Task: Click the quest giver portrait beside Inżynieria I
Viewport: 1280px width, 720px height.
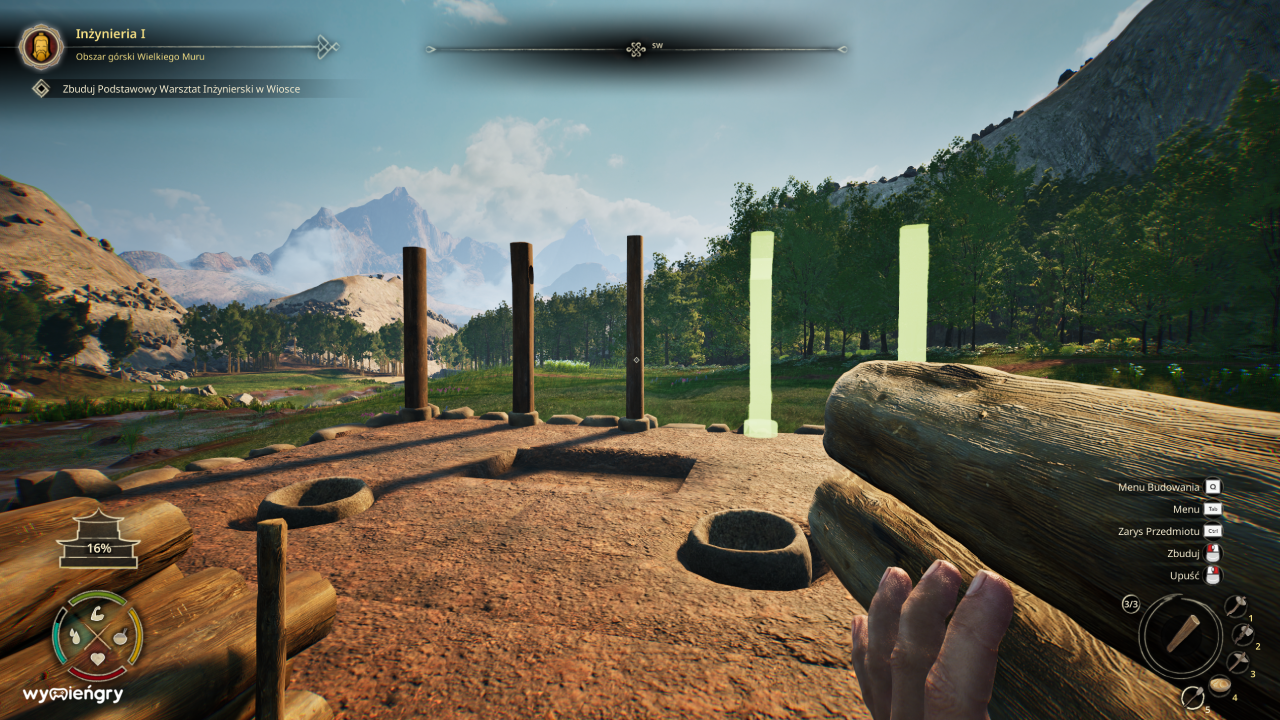Action: coord(40,46)
